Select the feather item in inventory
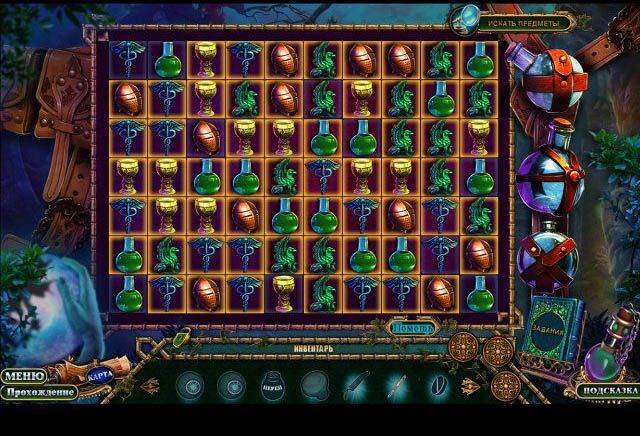Image resolution: width=640 pixels, height=436 pixels. pyautogui.click(x=353, y=384)
